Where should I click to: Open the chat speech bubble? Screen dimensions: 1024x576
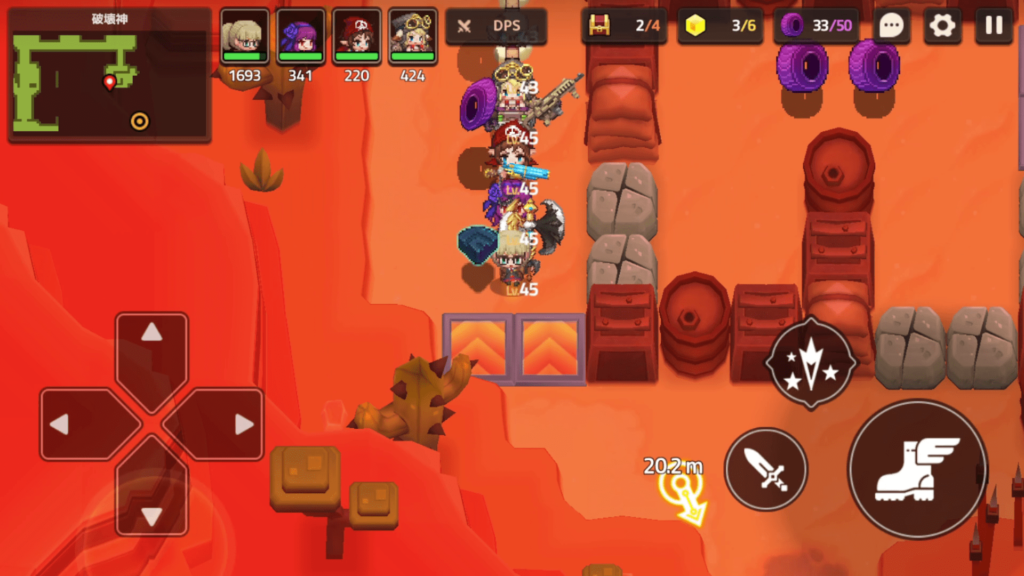coord(891,26)
